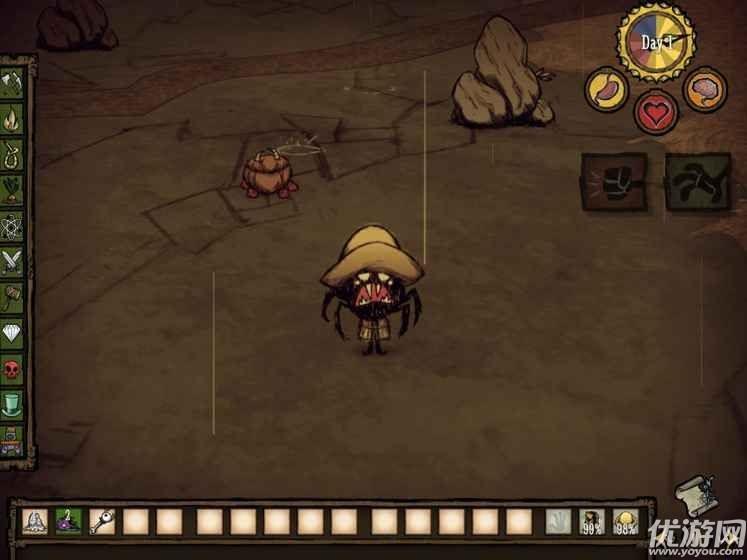Select the Dress tab with green top hat
747x560 pixels.
pos(13,404)
